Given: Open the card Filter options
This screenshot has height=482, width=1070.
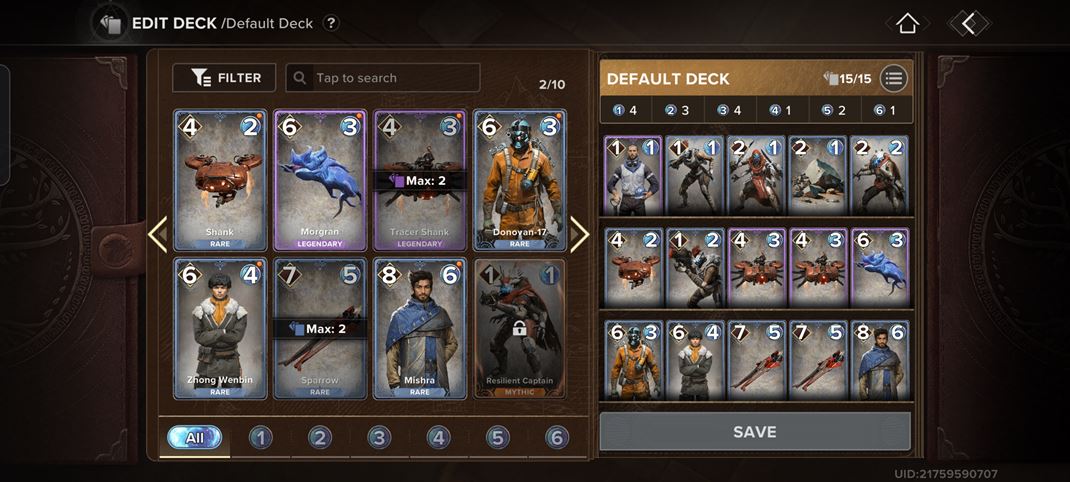Looking at the screenshot, I should pos(224,78).
